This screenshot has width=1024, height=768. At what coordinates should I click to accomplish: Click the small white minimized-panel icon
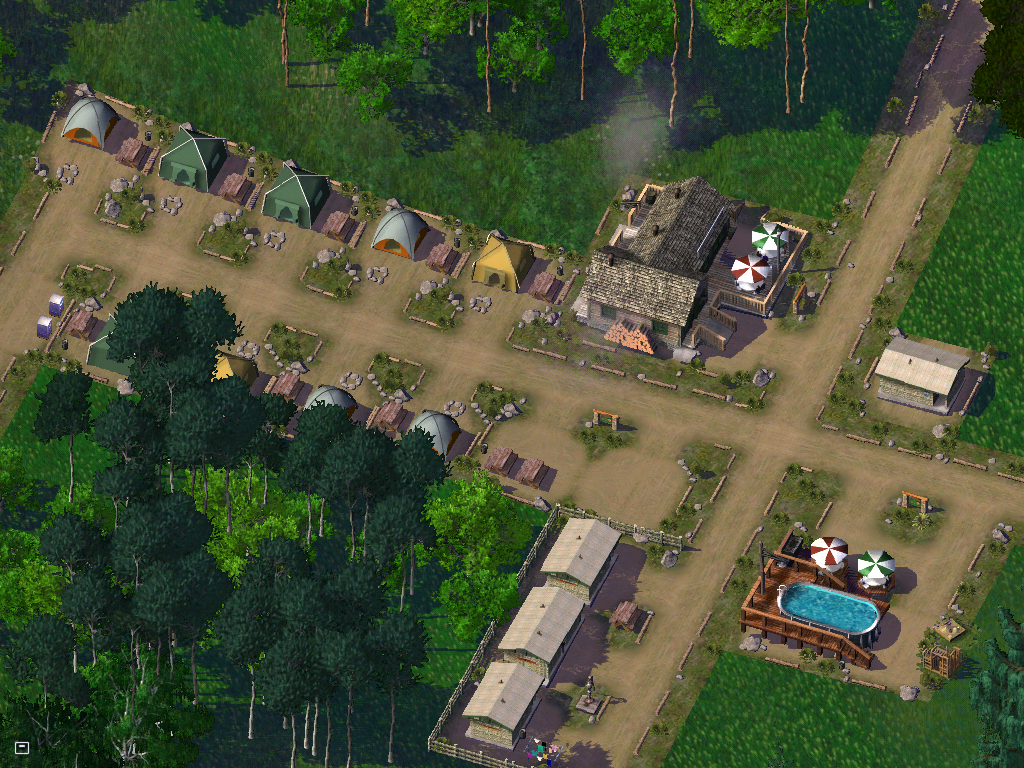point(22,747)
